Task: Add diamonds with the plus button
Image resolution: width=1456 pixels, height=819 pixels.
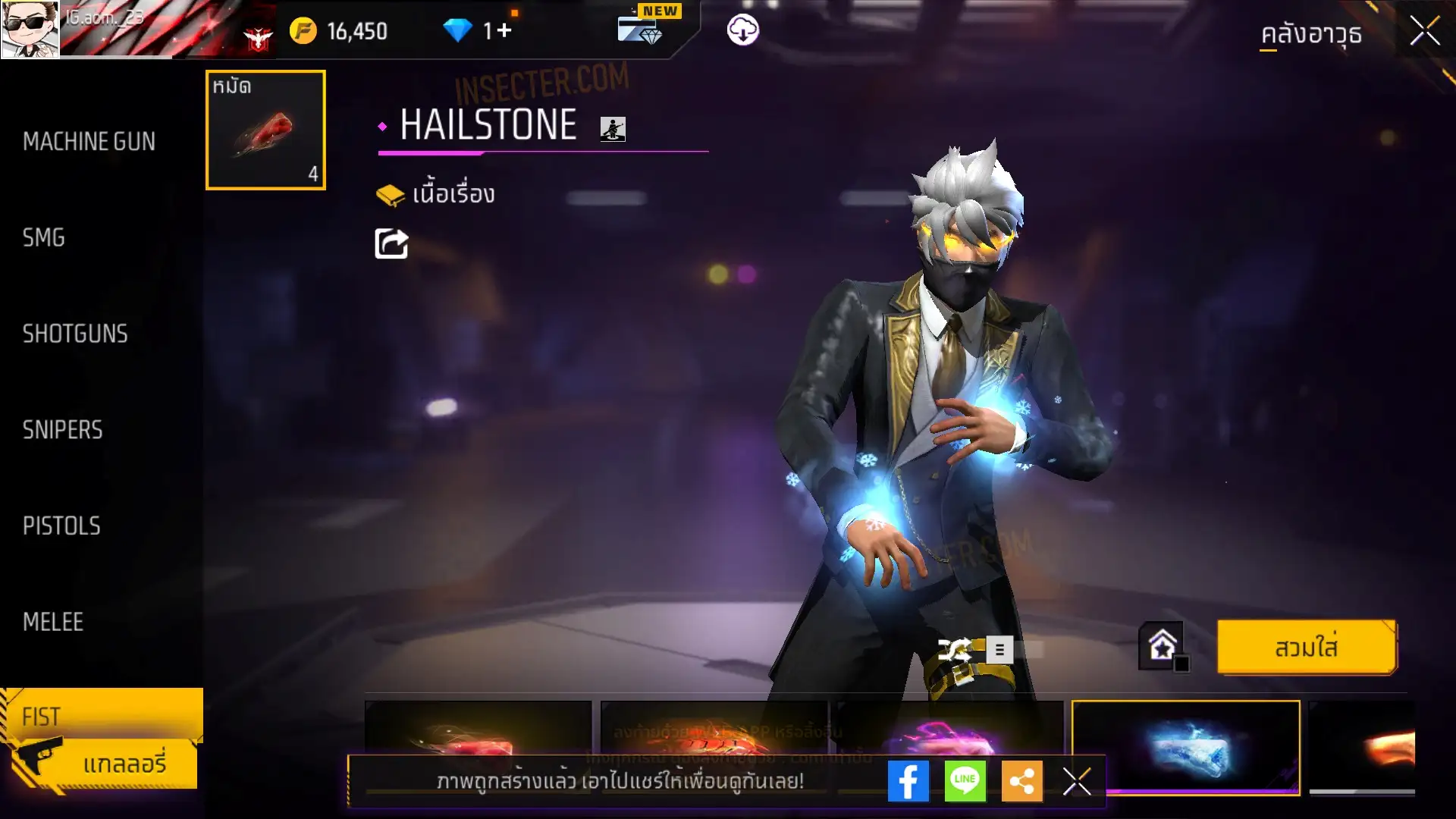Action: pyautogui.click(x=505, y=31)
